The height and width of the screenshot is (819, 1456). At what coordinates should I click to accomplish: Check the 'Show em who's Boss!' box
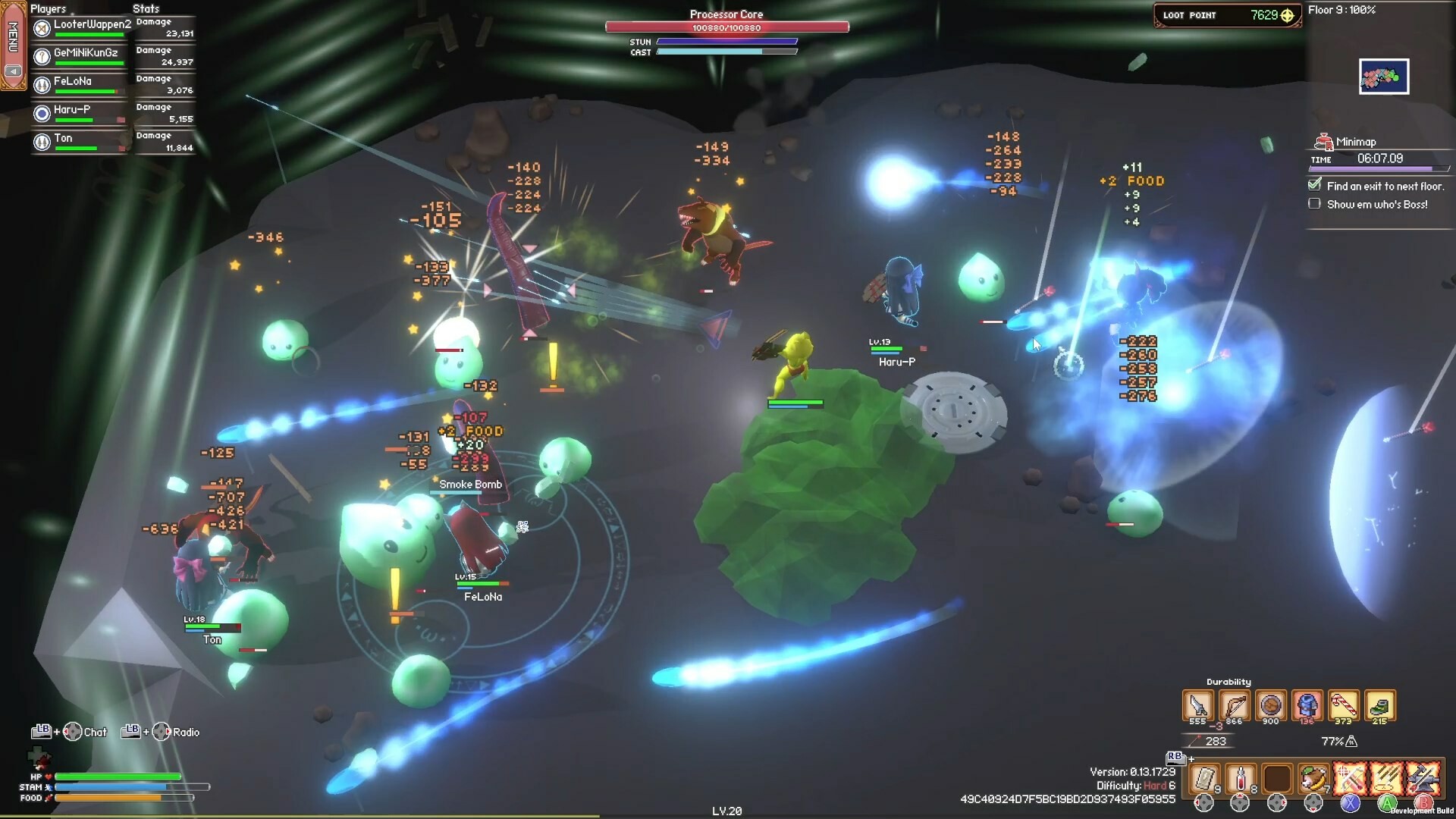coord(1314,203)
